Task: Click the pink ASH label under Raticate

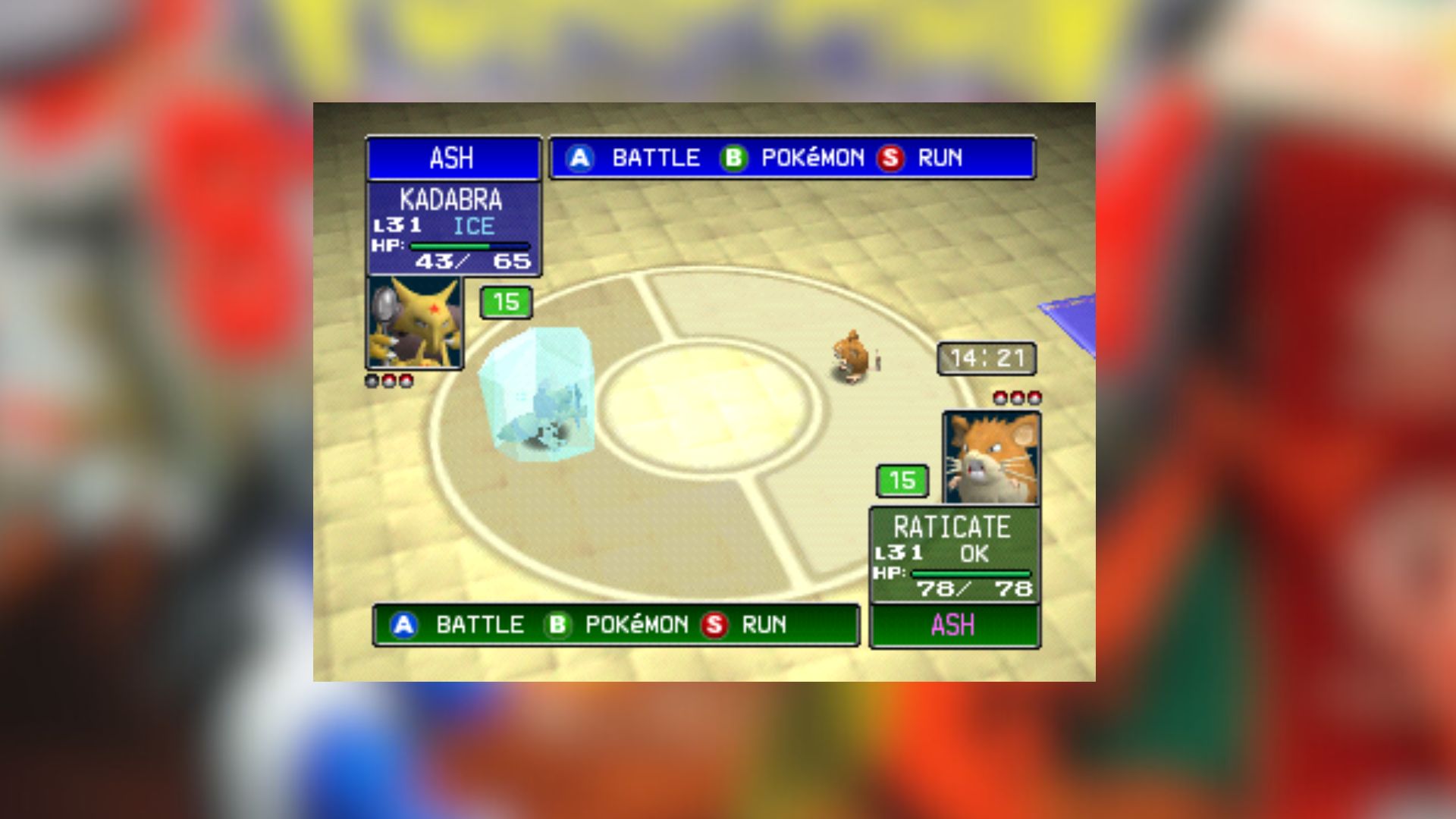Action: (x=954, y=625)
